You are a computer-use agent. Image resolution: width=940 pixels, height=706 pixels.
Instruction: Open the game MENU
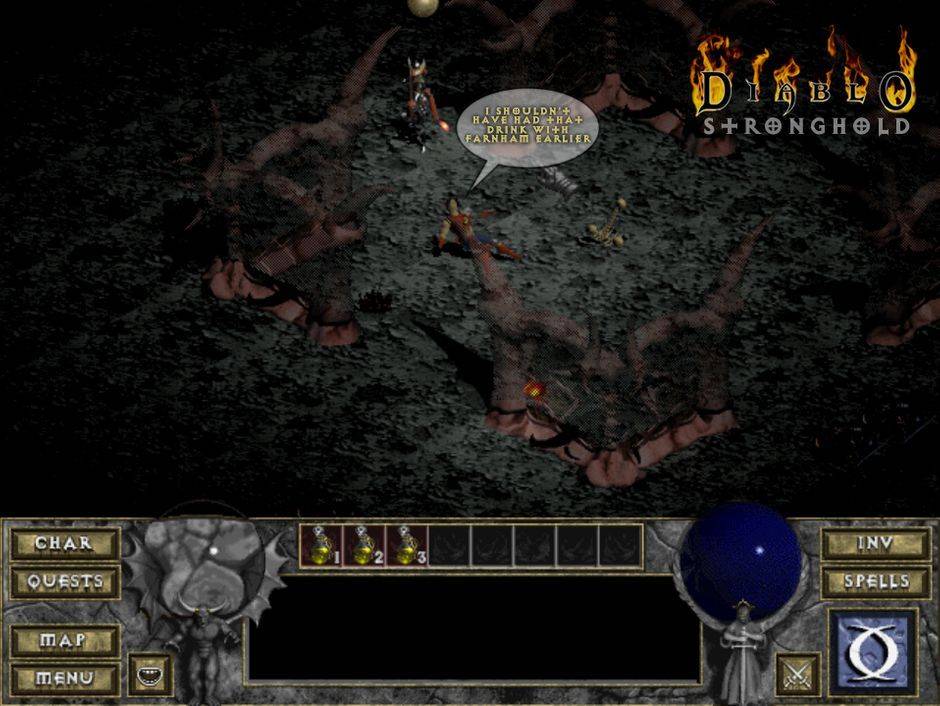(64, 678)
